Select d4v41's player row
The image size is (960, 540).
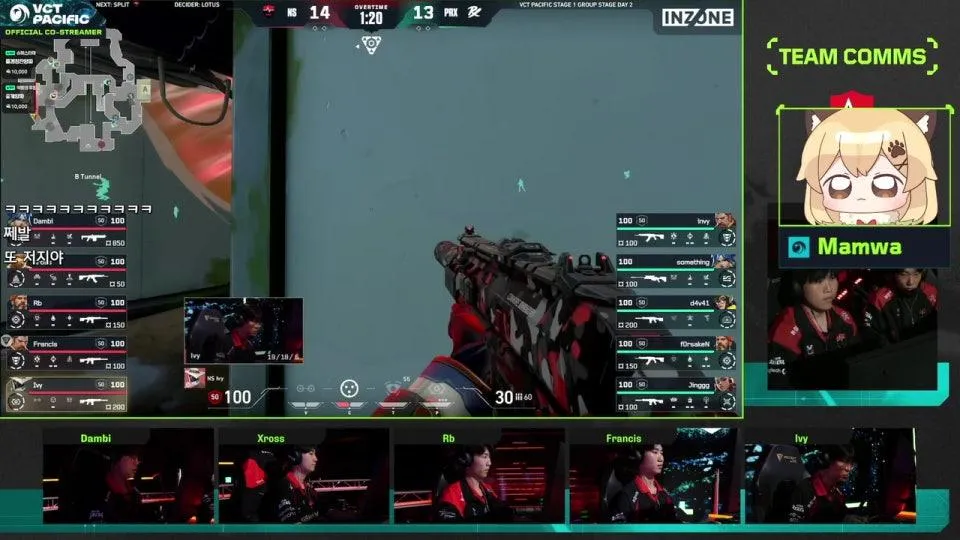676,312
